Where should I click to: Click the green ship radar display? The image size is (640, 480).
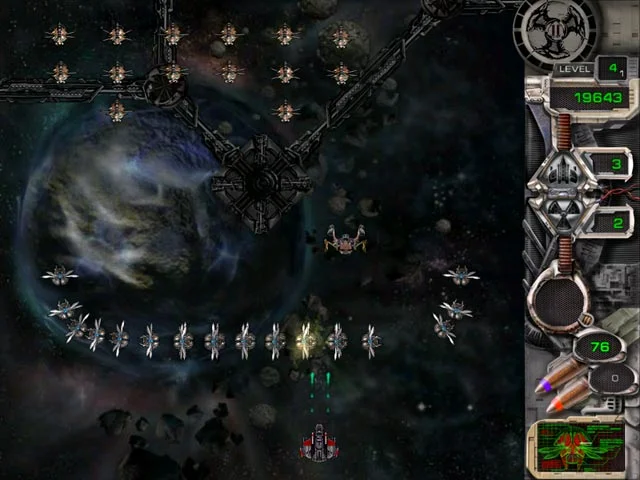(x=579, y=447)
